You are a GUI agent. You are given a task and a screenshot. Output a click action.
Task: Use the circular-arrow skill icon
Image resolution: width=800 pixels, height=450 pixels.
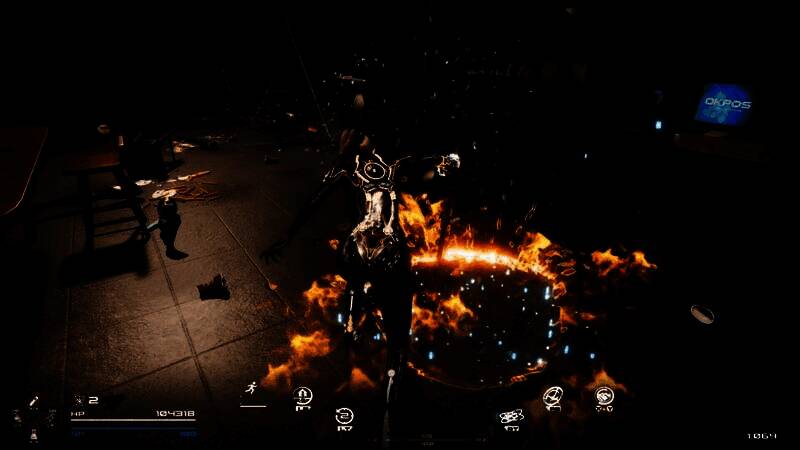point(345,415)
